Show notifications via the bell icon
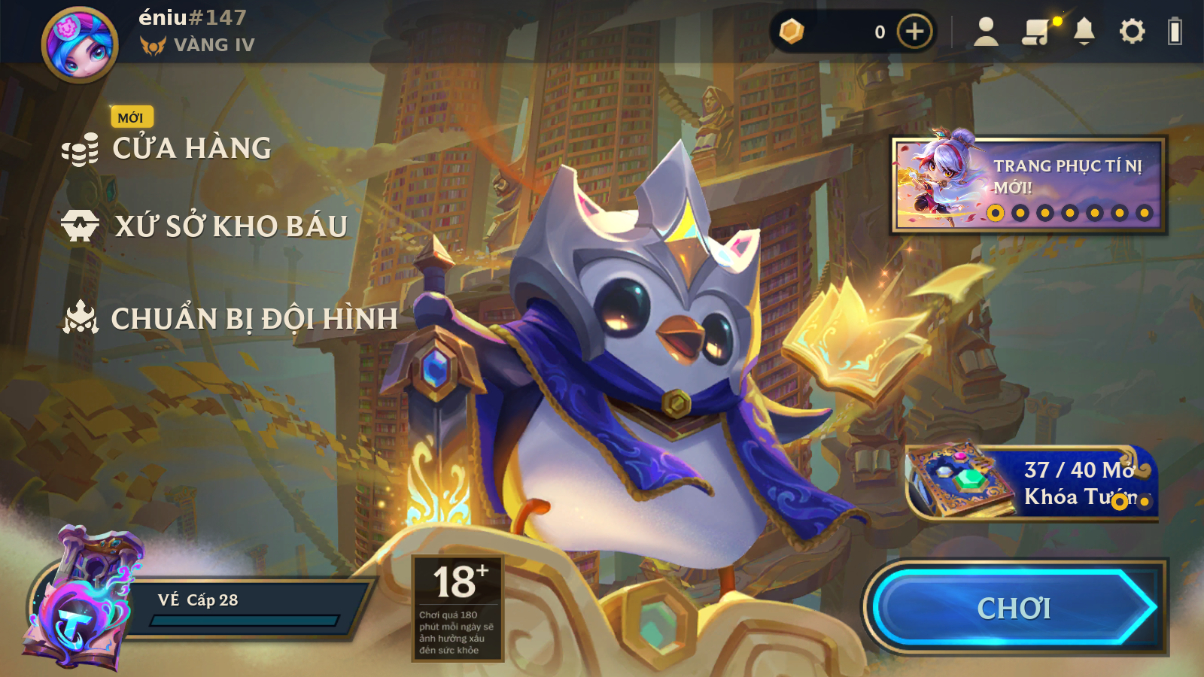Viewport: 1204px width, 677px height. (x=1084, y=32)
